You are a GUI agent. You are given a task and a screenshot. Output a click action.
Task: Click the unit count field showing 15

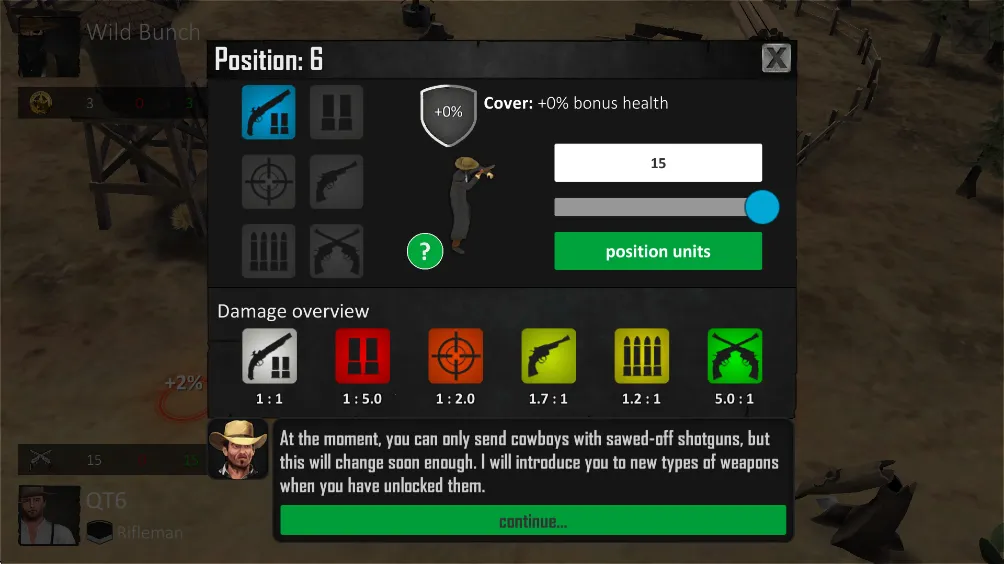pos(658,163)
